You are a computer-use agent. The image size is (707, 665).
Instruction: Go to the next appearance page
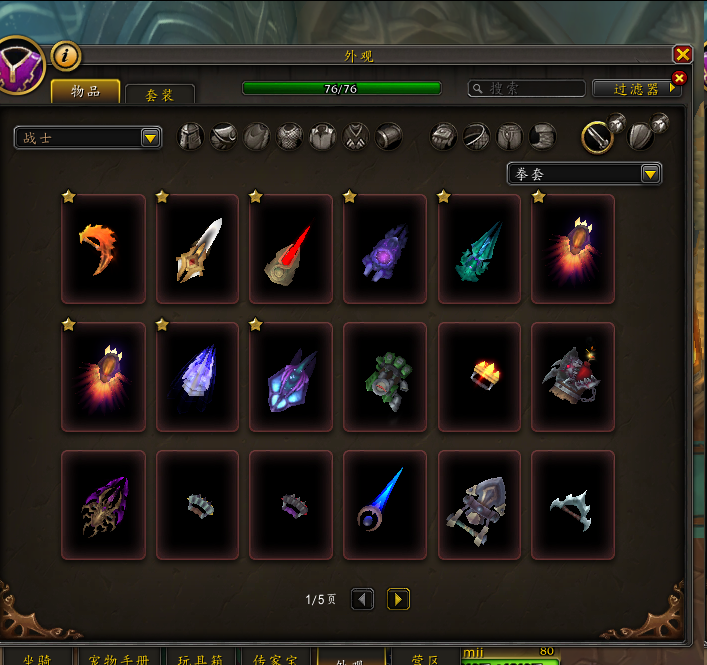coord(398,599)
